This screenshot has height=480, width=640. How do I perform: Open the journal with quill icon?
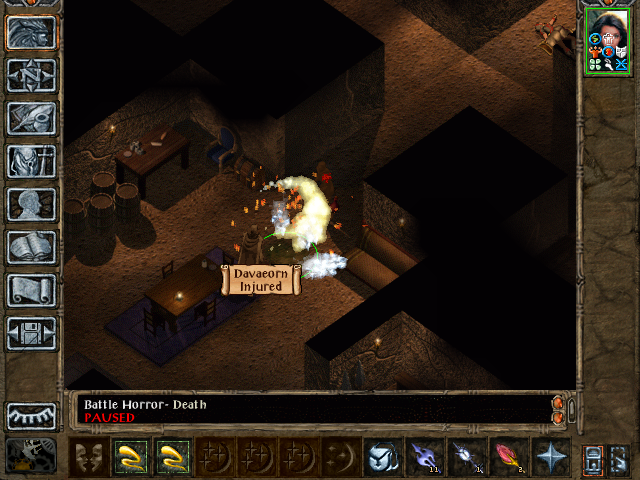tap(31, 118)
